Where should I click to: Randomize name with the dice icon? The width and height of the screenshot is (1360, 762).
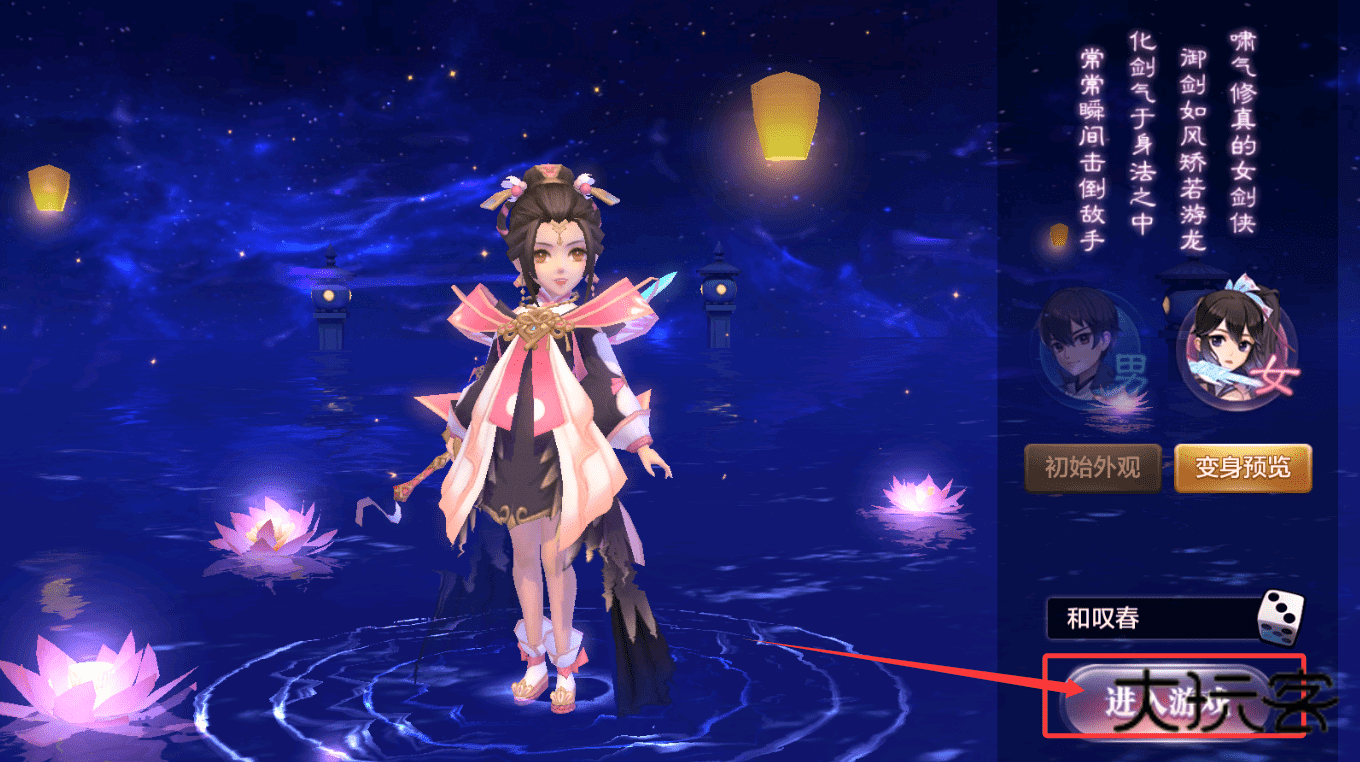point(1280,616)
